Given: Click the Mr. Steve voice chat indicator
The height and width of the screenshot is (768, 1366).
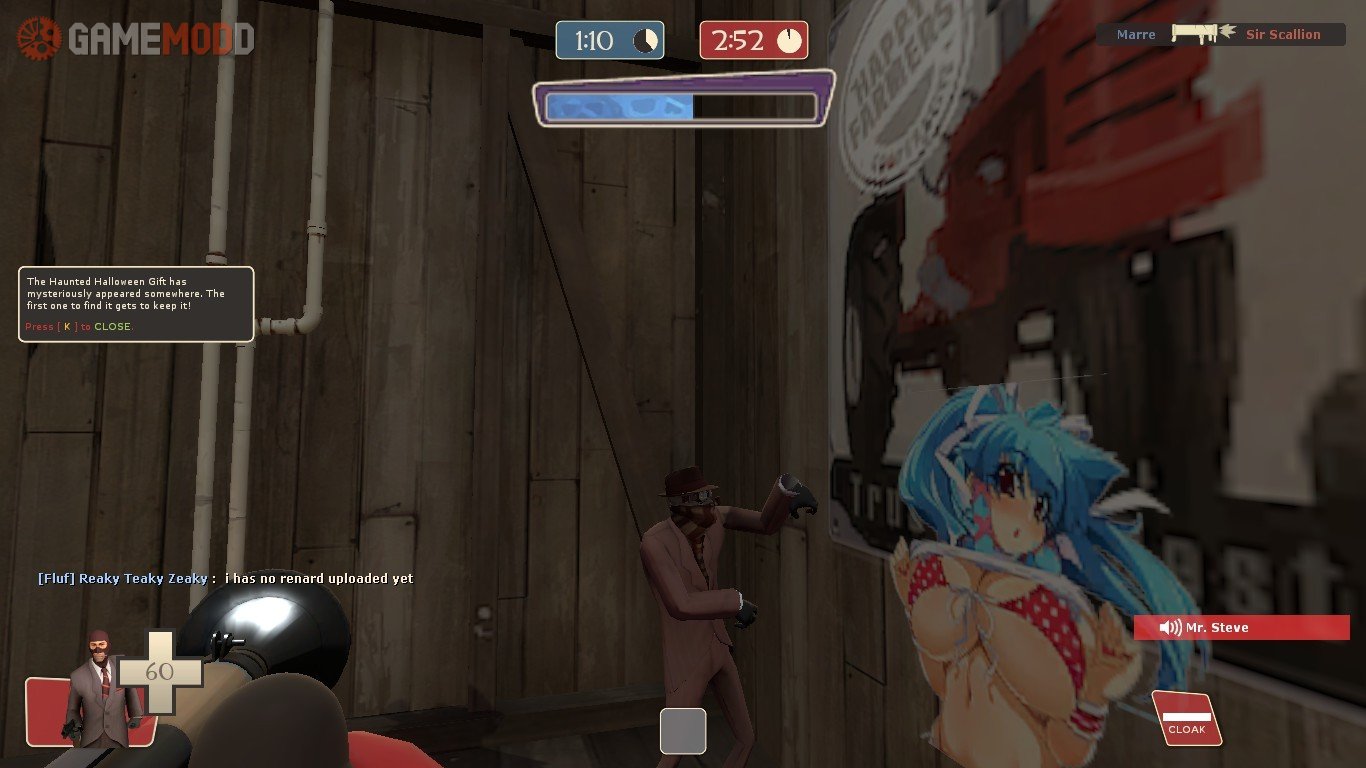Looking at the screenshot, I should (x=1241, y=628).
